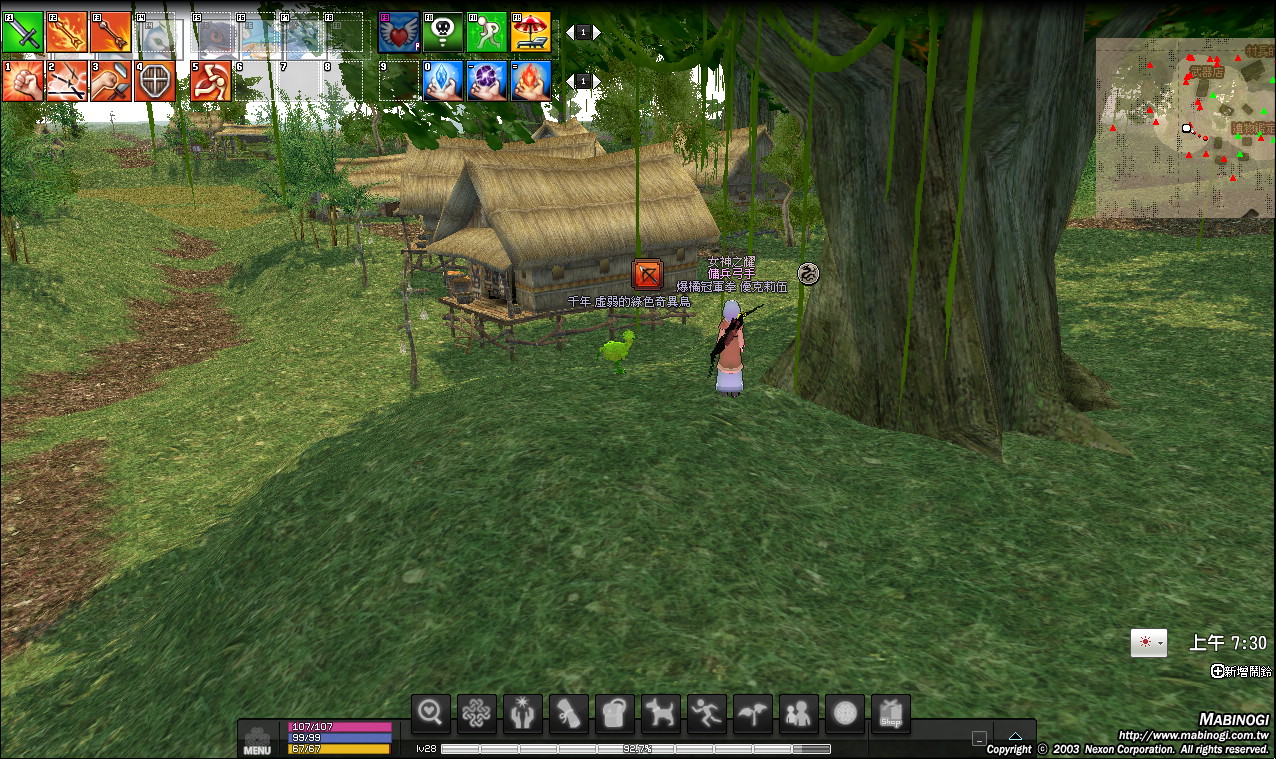Activate the winged heart skill icon
Image resolution: width=1276 pixels, height=759 pixels.
(x=398, y=32)
